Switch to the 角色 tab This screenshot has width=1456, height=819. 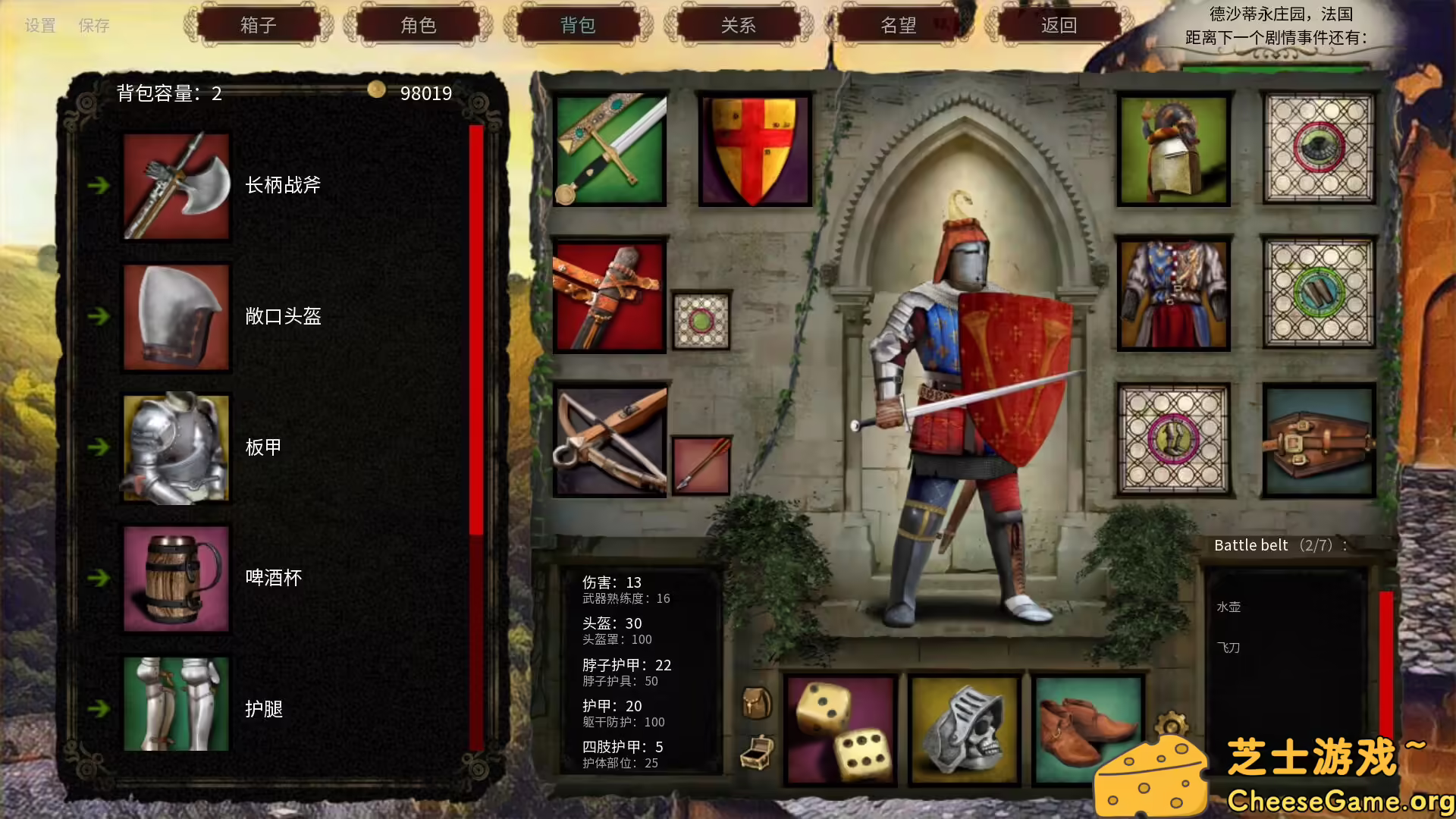(x=418, y=25)
